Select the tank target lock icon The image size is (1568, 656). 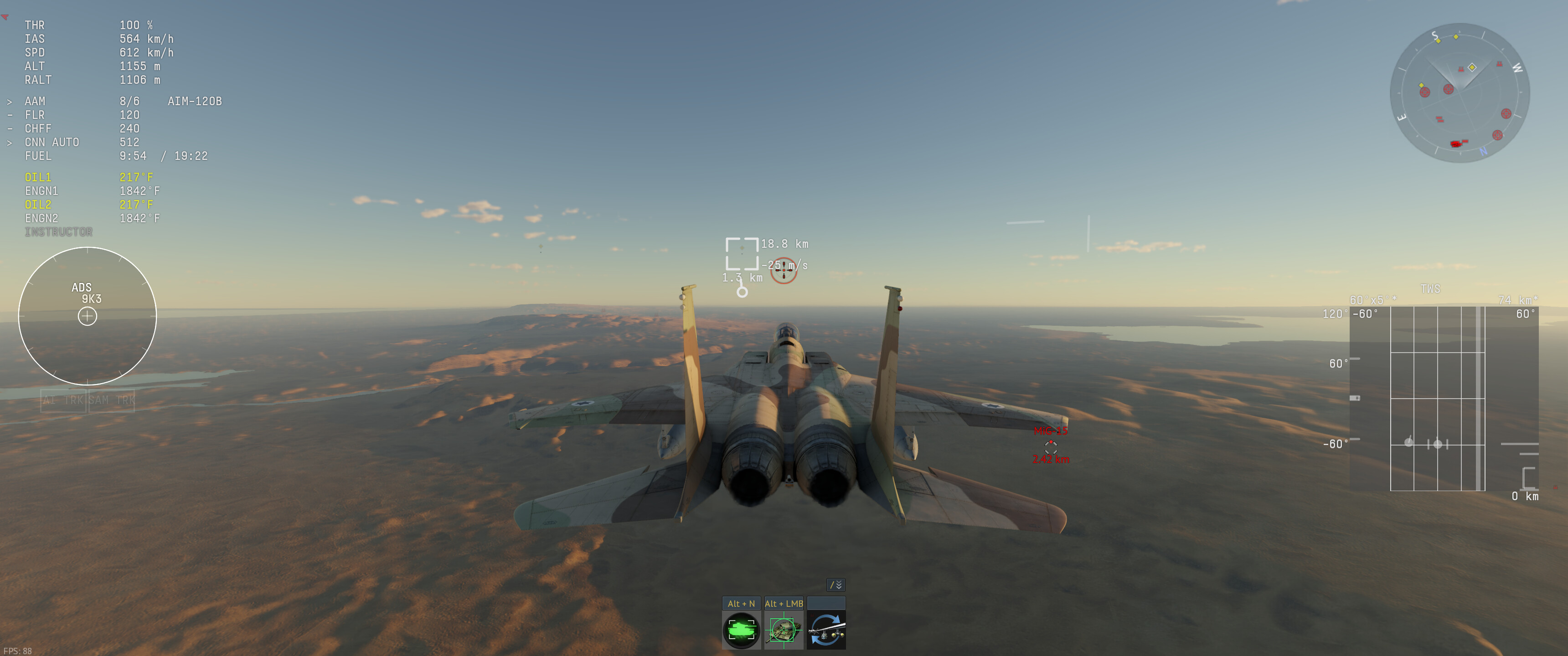784,630
